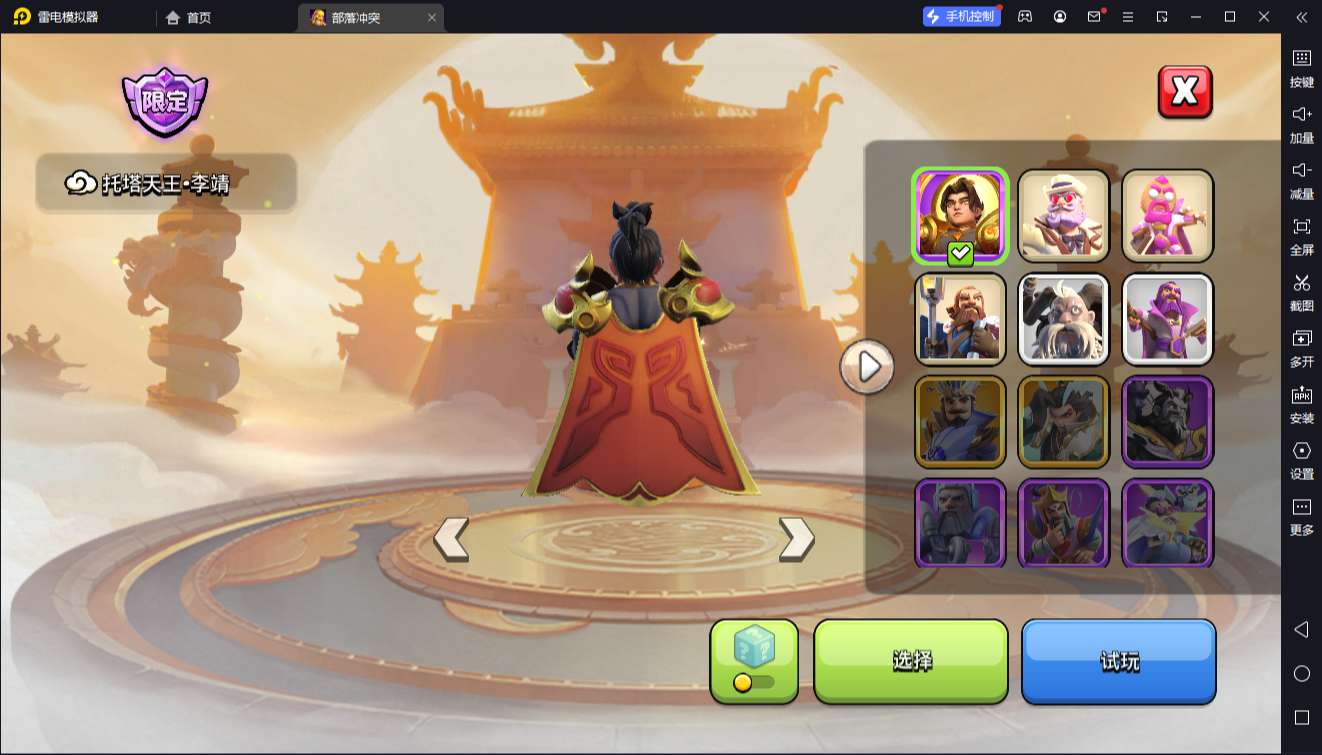Select the orange-bearded king with staff skin
Image resolution: width=1322 pixels, height=755 pixels.
click(x=960, y=319)
